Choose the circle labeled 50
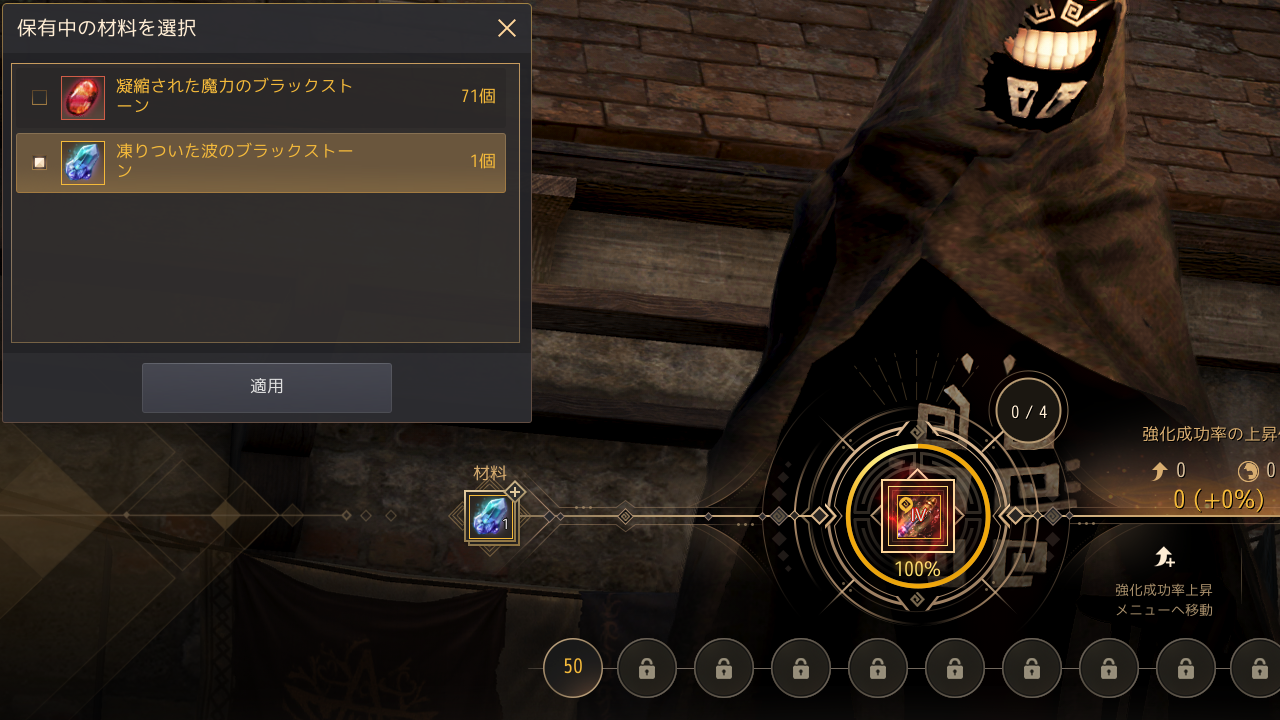This screenshot has width=1280, height=720. (x=573, y=667)
